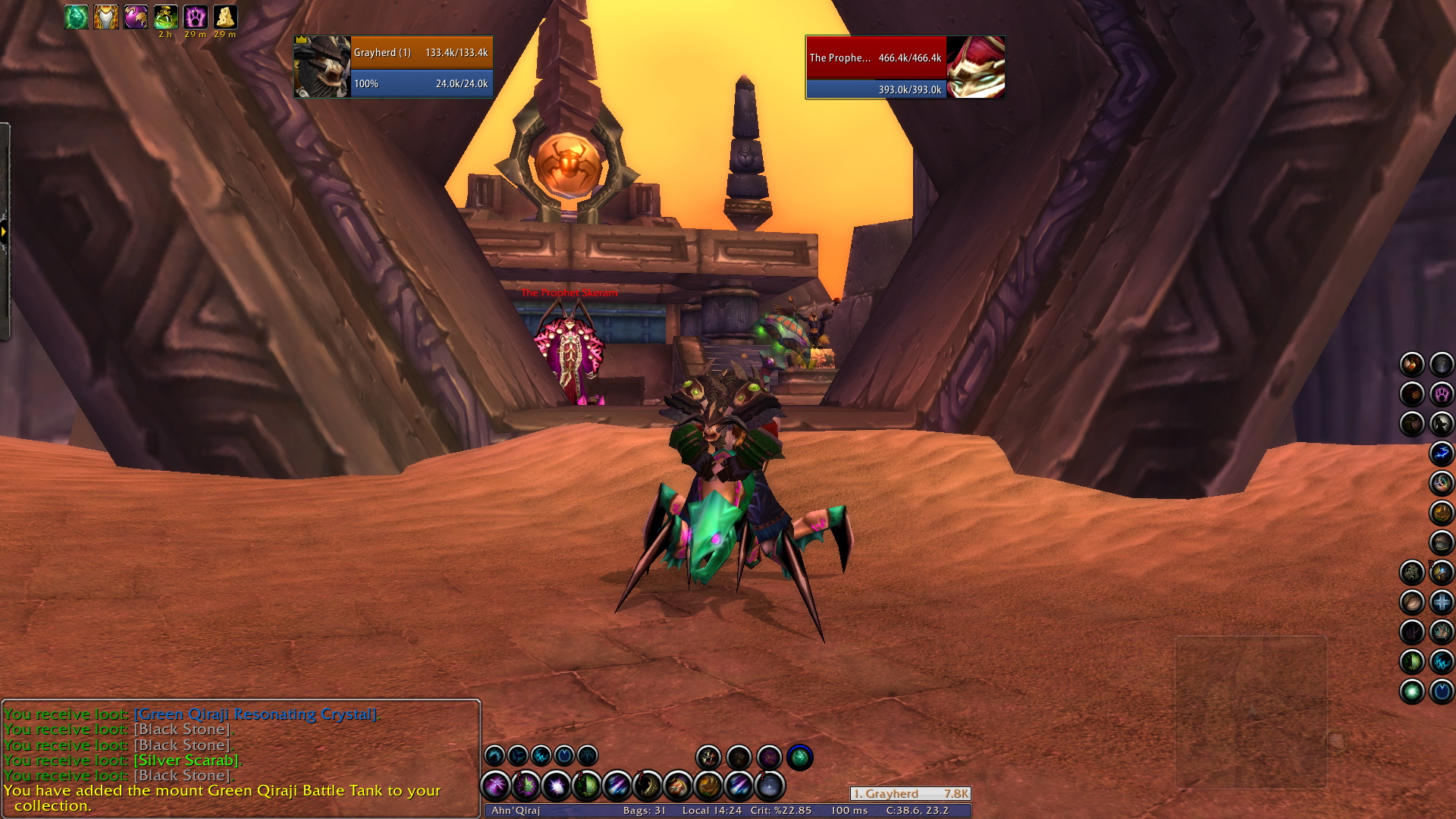Select the Grayherd player unit frame
The width and height of the screenshot is (1456, 819).
[x=394, y=67]
